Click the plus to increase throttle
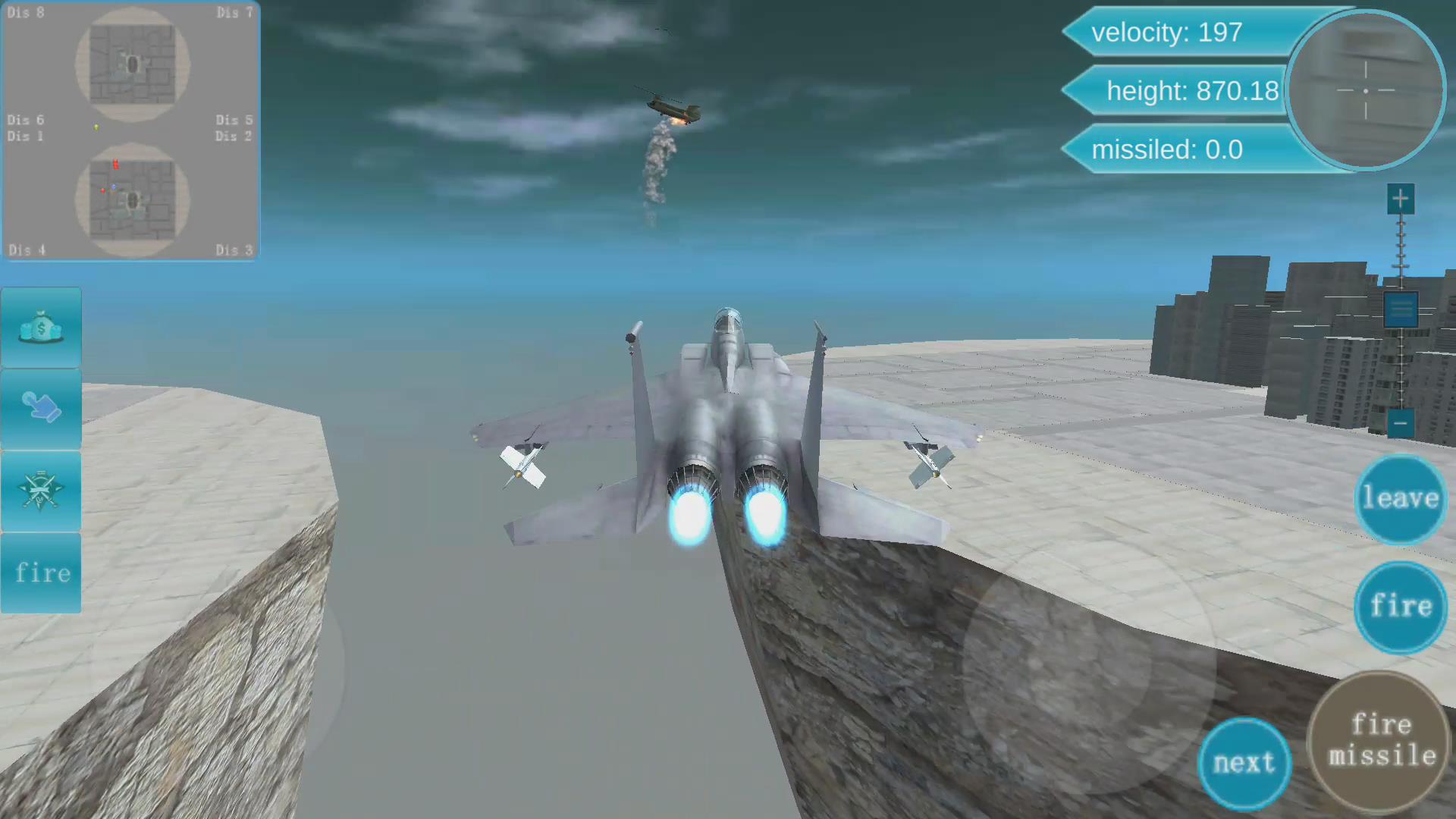This screenshot has height=819, width=1456. [1400, 199]
